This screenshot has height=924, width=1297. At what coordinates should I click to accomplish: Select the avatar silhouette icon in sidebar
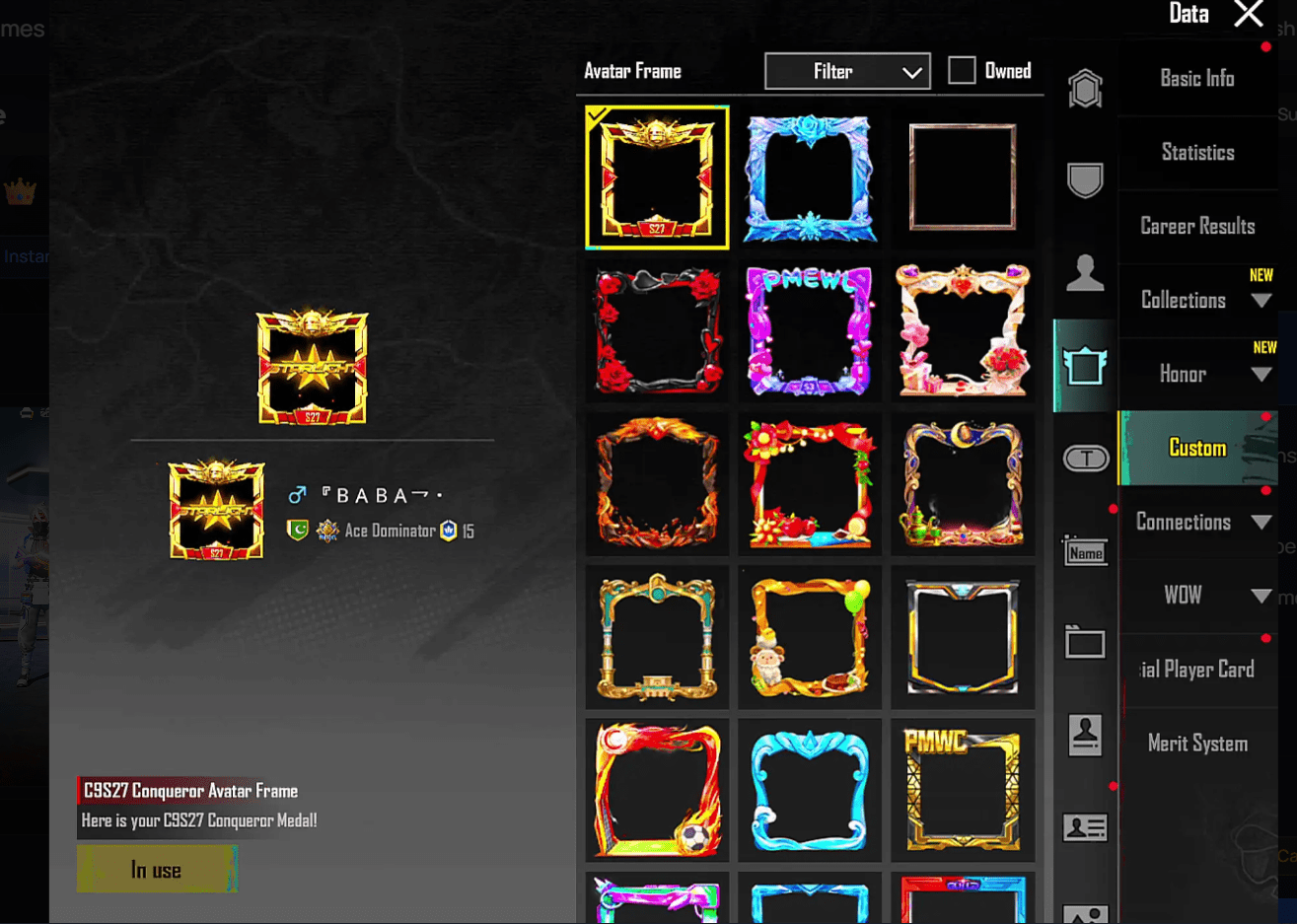pos(1084,274)
